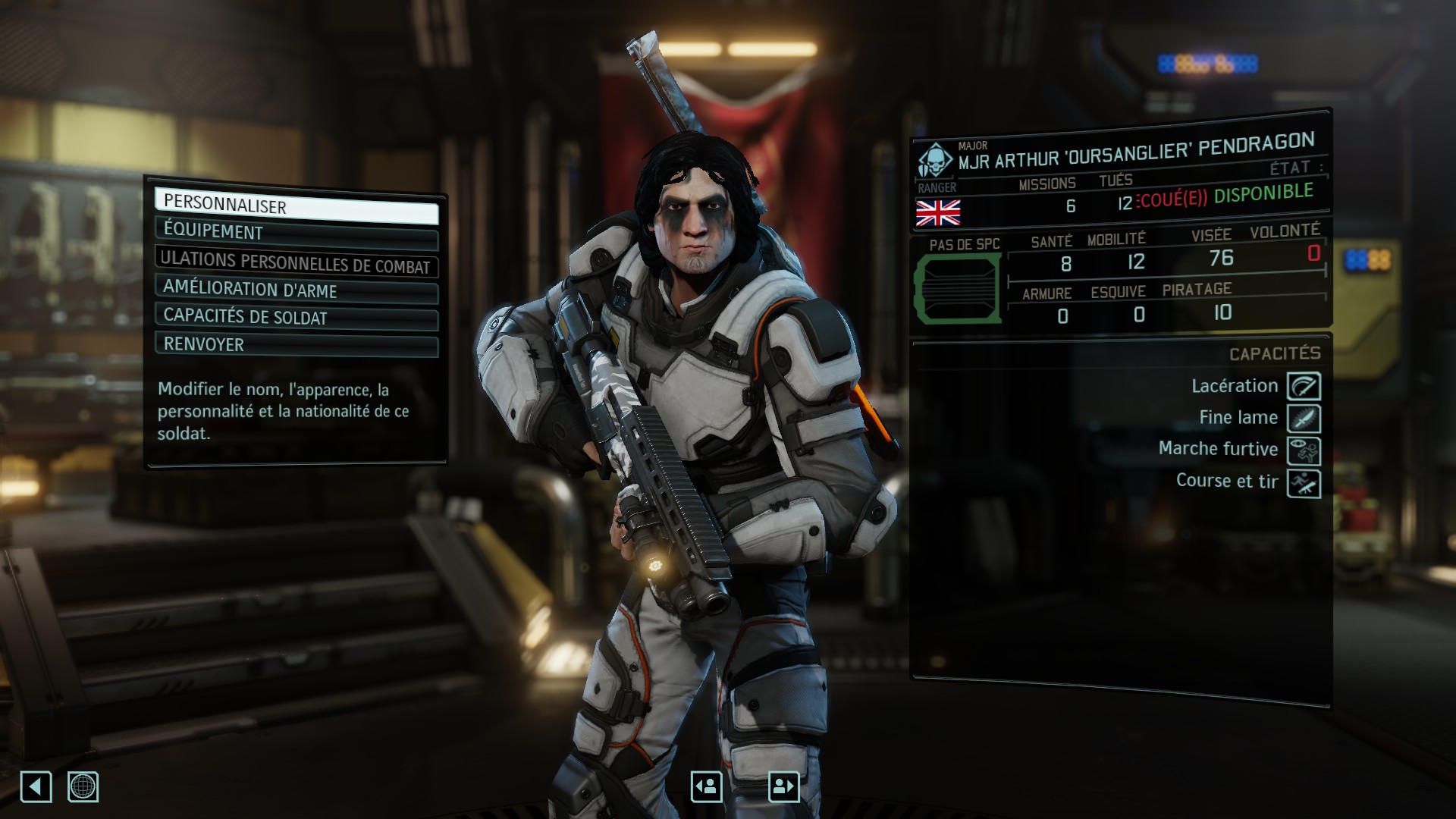View Capacités de soldat
The image size is (1456, 819).
point(296,317)
